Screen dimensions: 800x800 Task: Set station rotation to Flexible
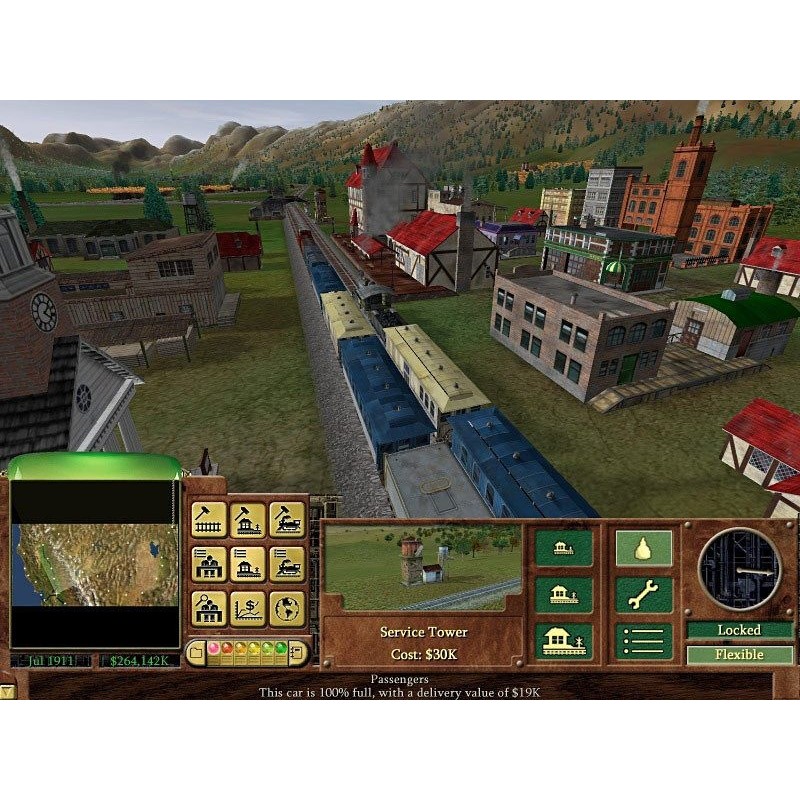point(739,655)
